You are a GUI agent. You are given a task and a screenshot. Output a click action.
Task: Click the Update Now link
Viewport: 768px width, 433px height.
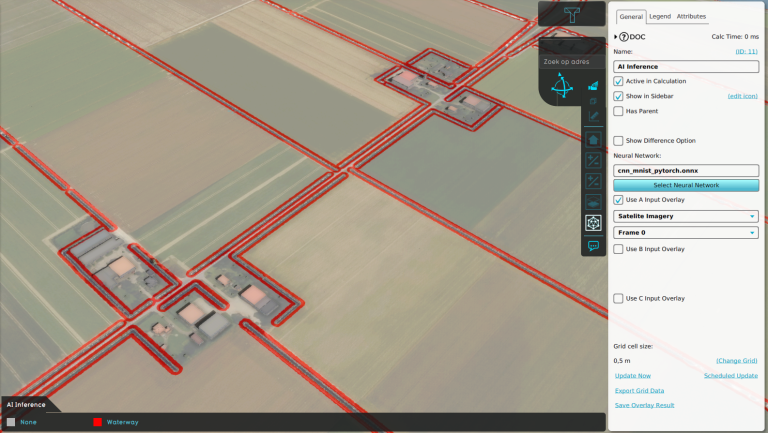coord(633,375)
